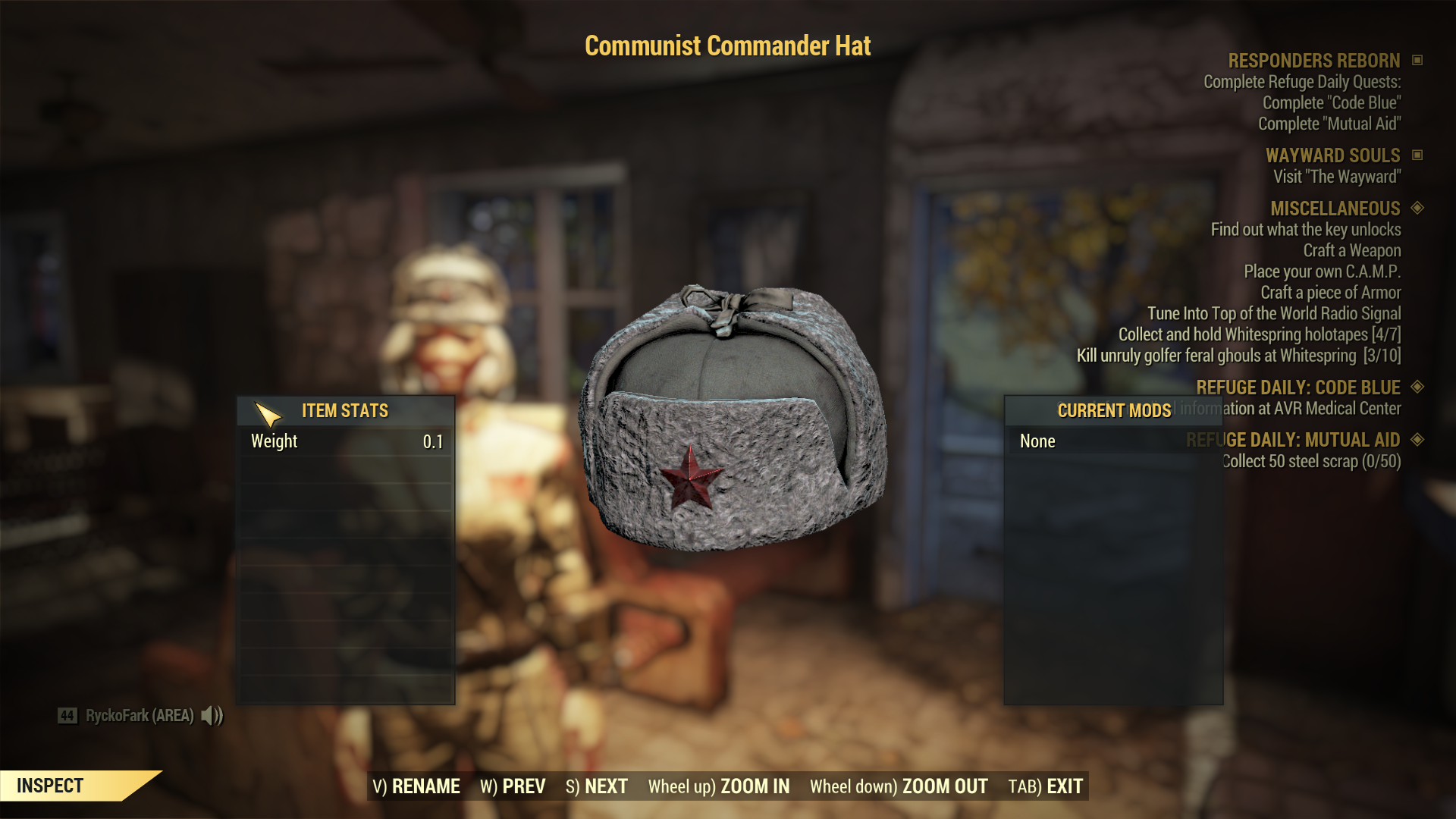Viewport: 1456px width, 819px height.
Task: Click the square icon beside WAYWARD SOULS
Action: point(1418,155)
